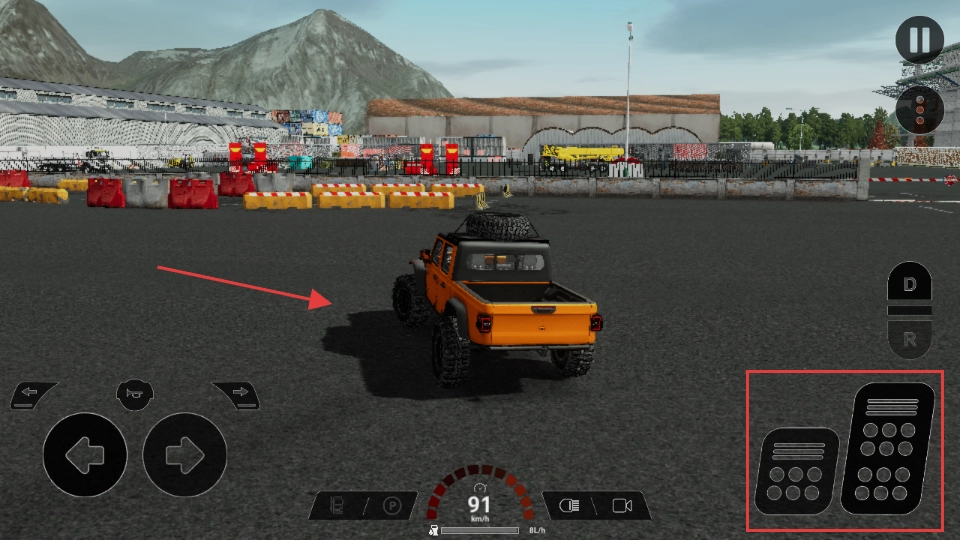Turn on the left turn signal
This screenshot has height=540, width=960.
[33, 393]
